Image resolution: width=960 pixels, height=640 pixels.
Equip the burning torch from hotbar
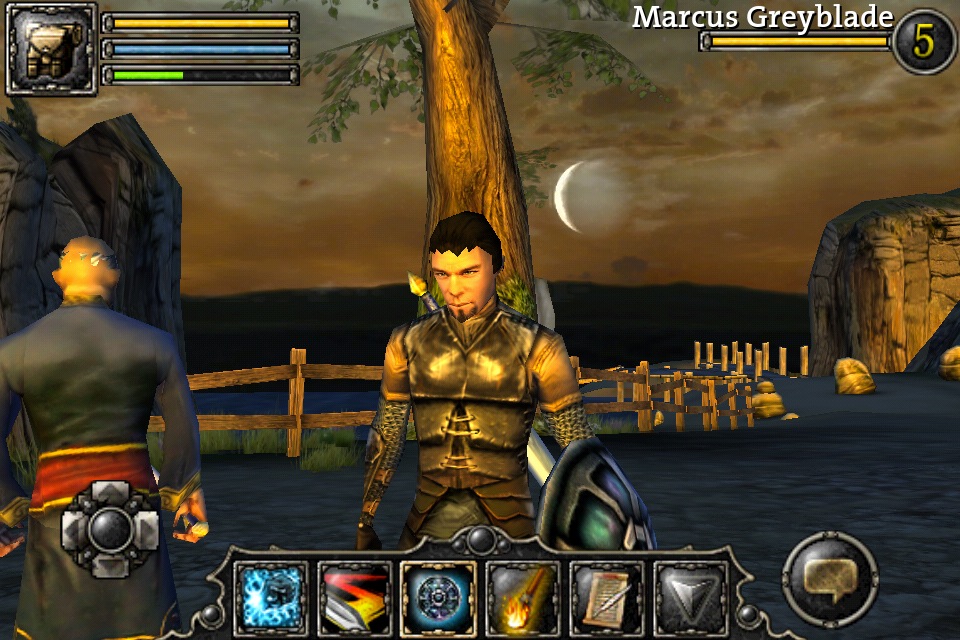point(522,598)
